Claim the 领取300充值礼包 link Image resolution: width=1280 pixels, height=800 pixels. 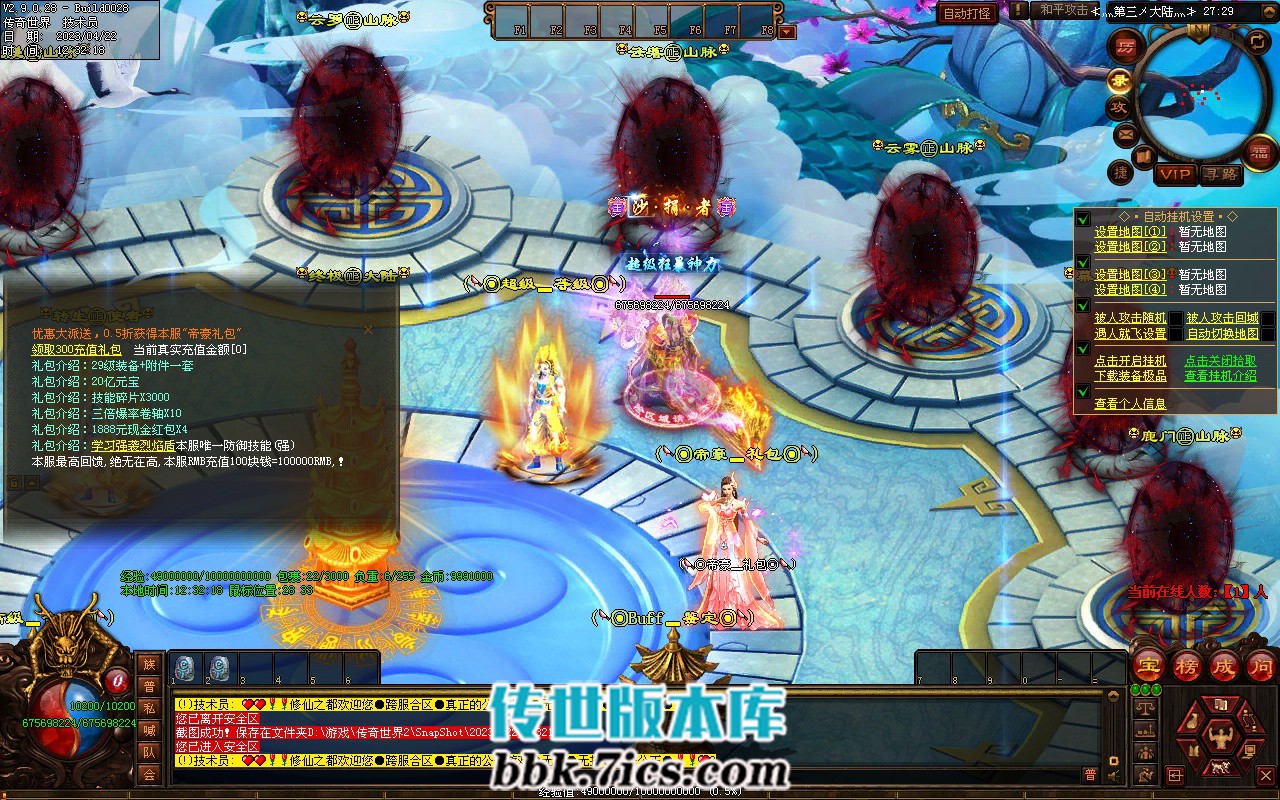click(x=76, y=349)
